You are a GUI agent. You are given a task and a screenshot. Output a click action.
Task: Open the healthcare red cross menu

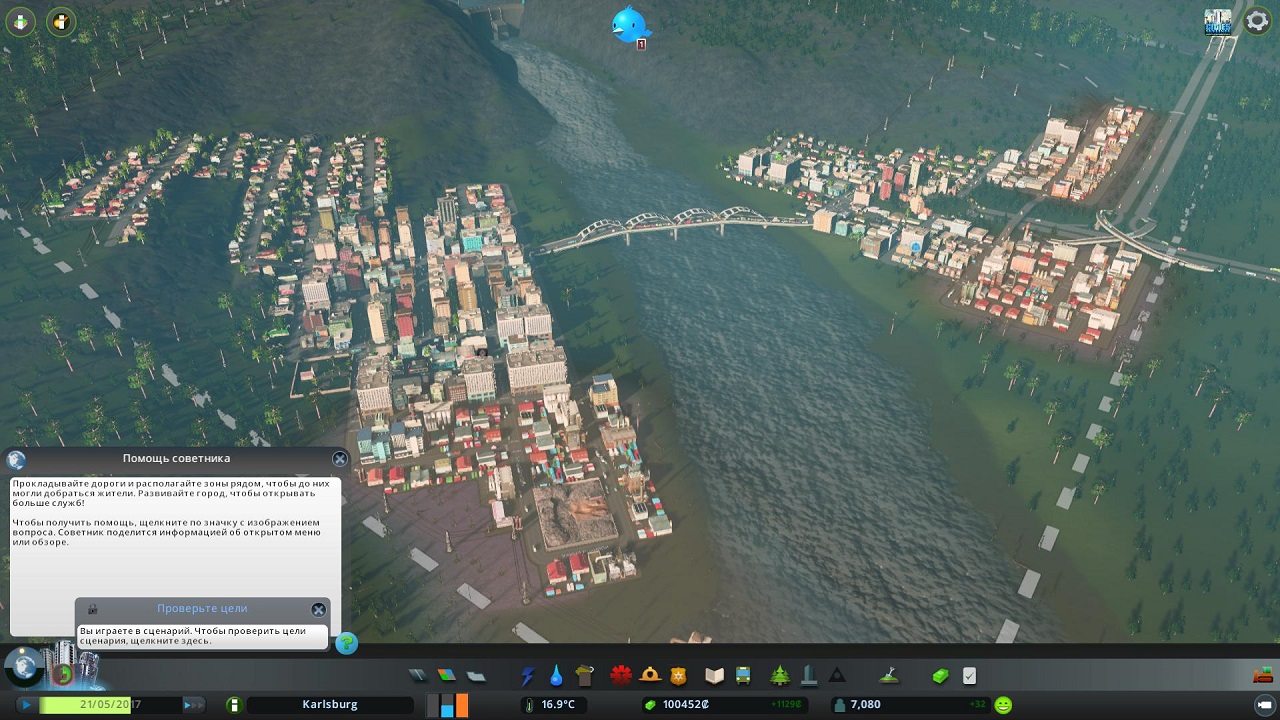point(621,676)
